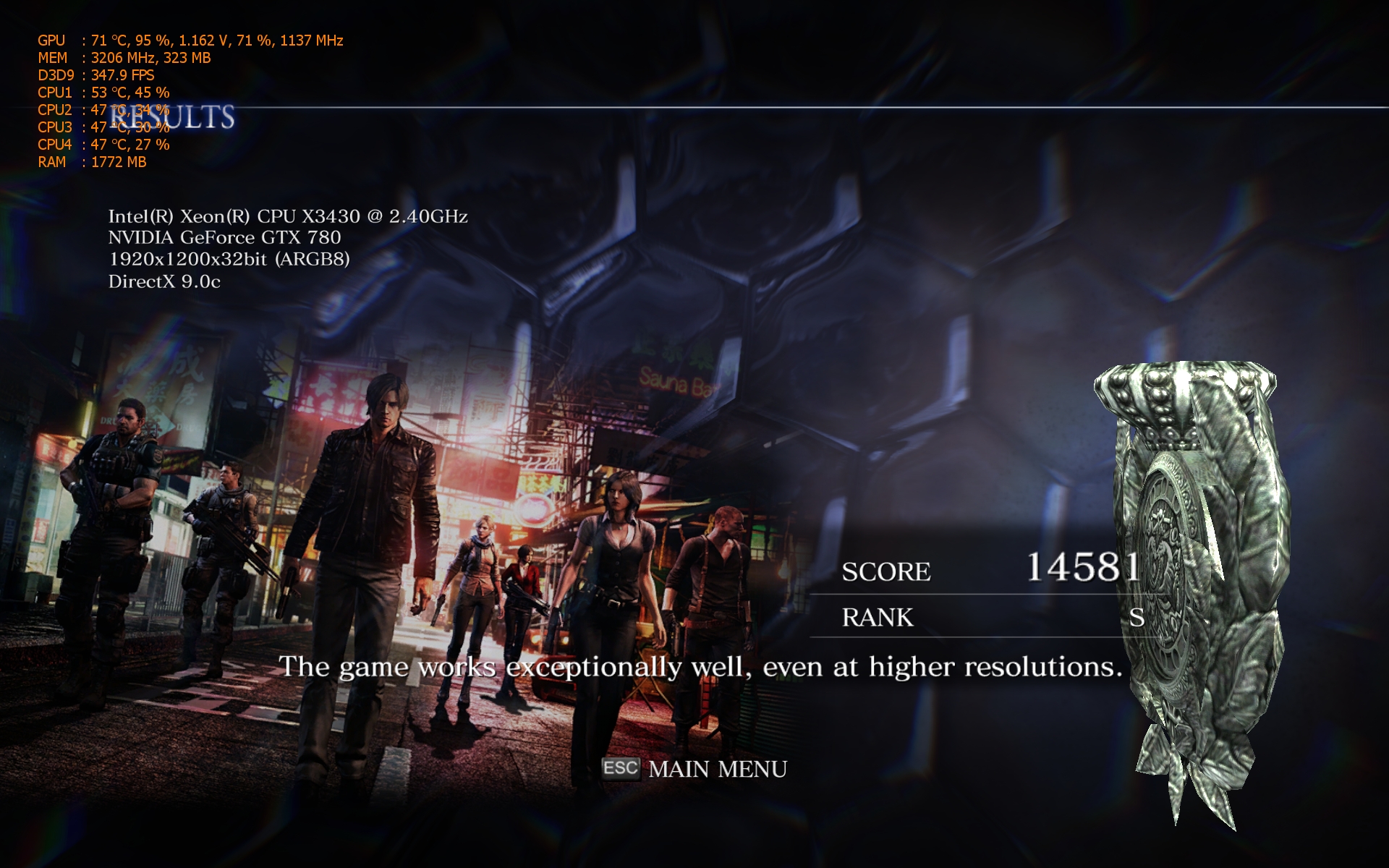Return to the Main Menu
Image resolution: width=1389 pixels, height=868 pixels.
point(716,769)
